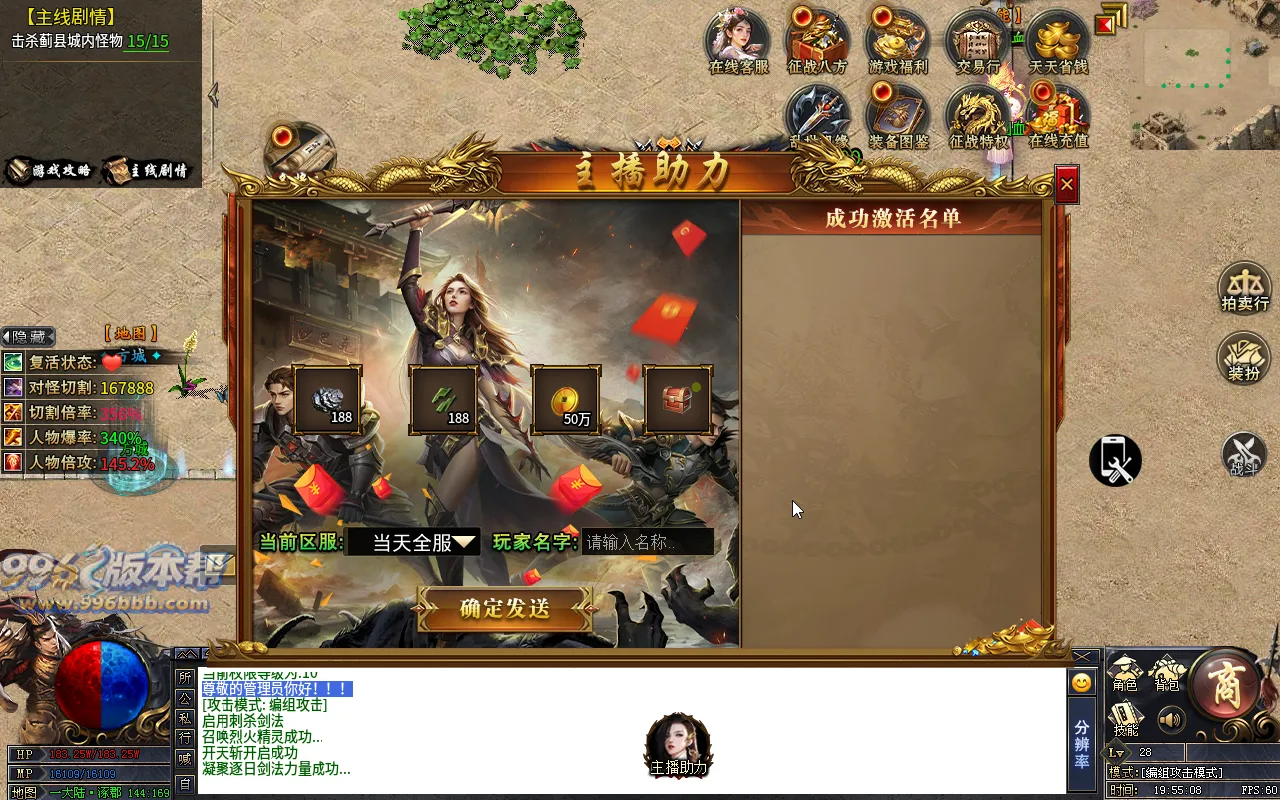This screenshot has height=800, width=1280.
Task: Open the 在线充值 recharge icon
Action: [1057, 113]
